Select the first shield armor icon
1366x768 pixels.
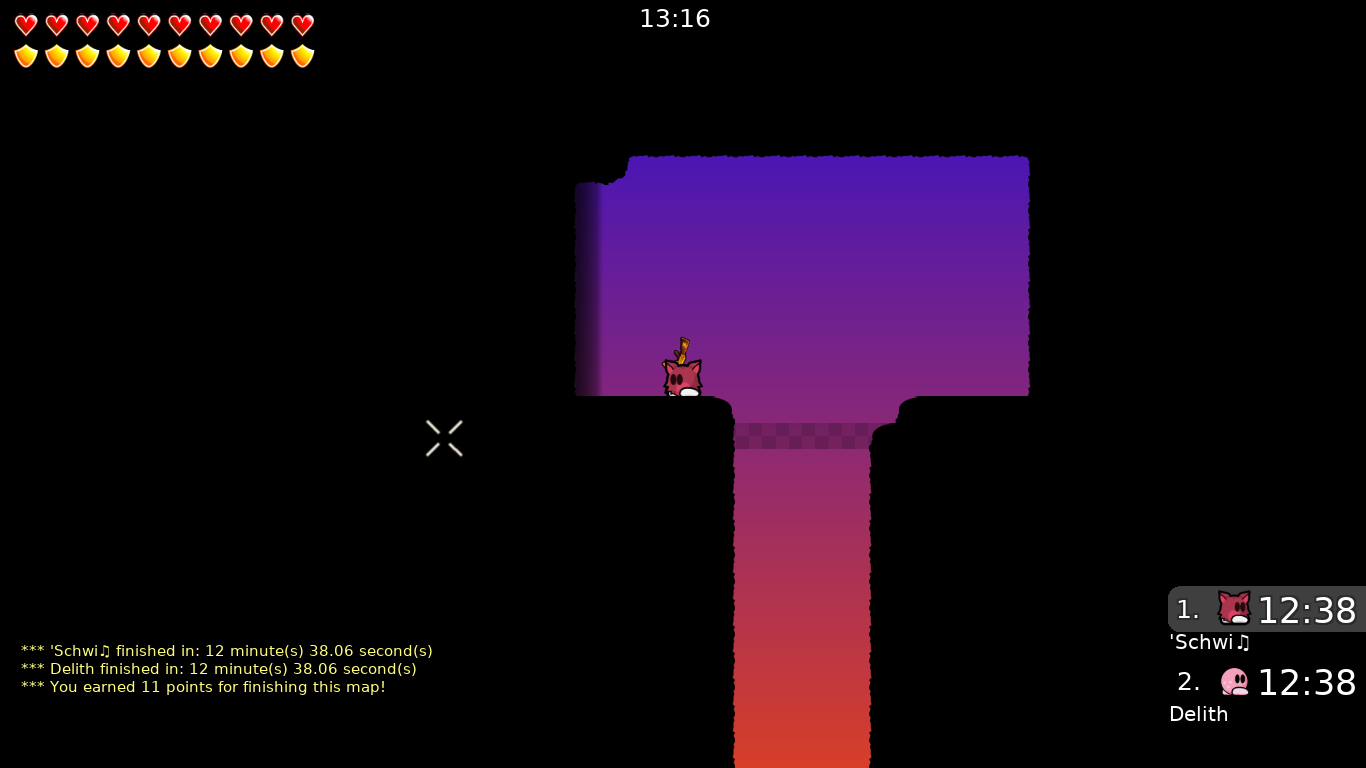coord(26,55)
